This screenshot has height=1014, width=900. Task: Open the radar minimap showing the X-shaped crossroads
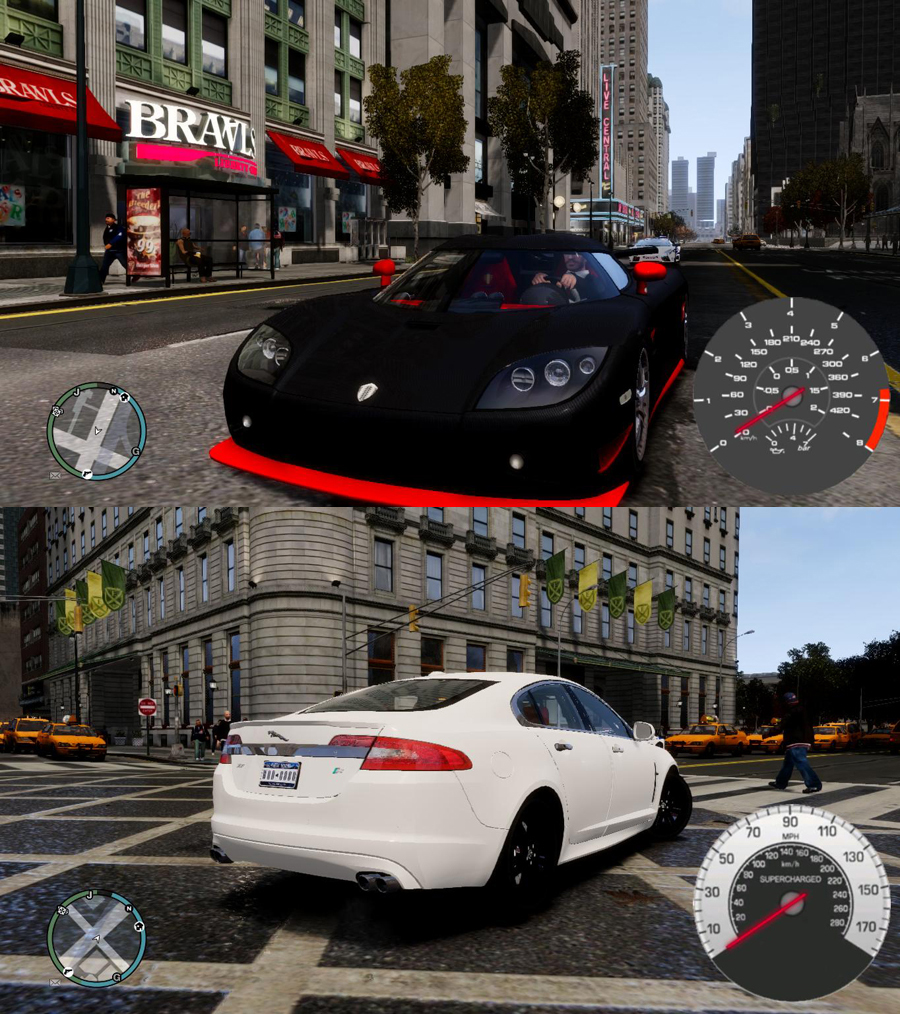point(96,938)
